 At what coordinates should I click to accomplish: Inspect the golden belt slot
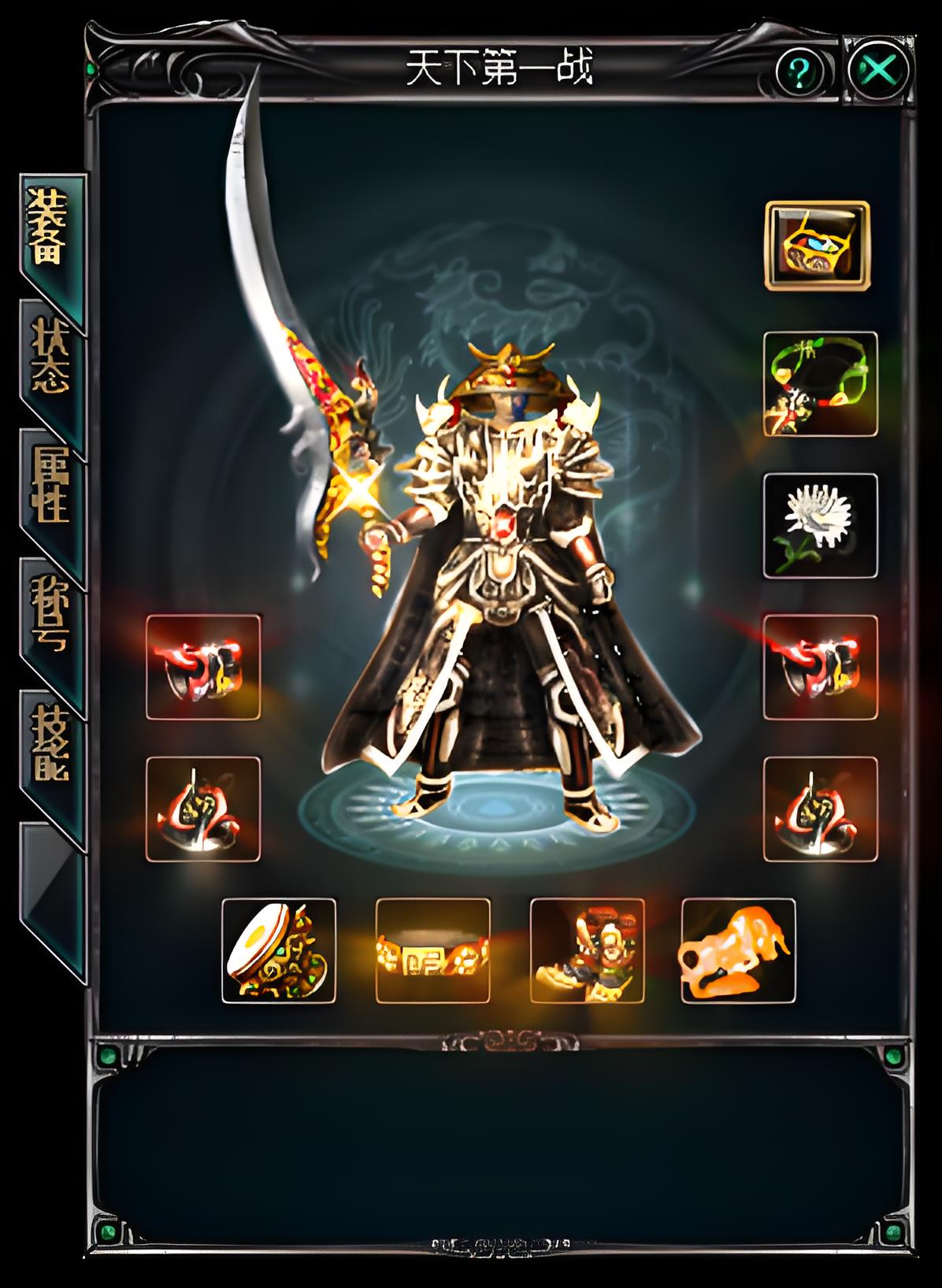(432, 951)
